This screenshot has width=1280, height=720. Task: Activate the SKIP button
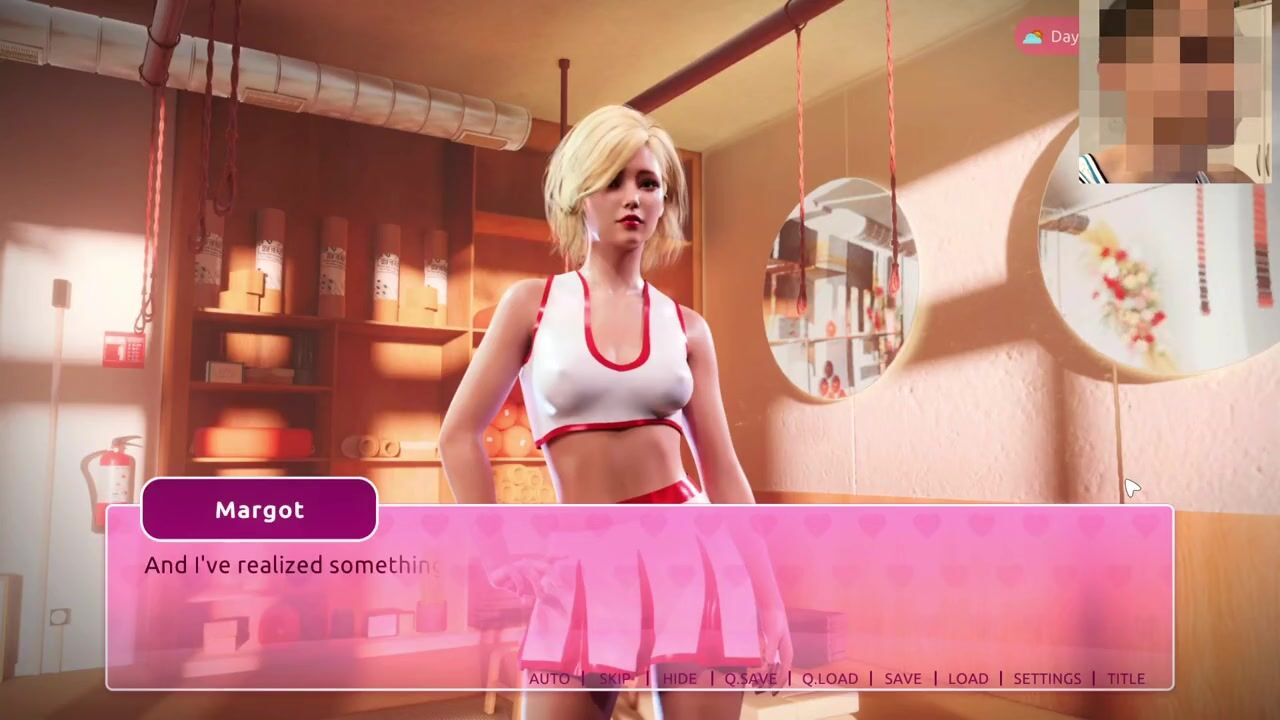point(615,678)
